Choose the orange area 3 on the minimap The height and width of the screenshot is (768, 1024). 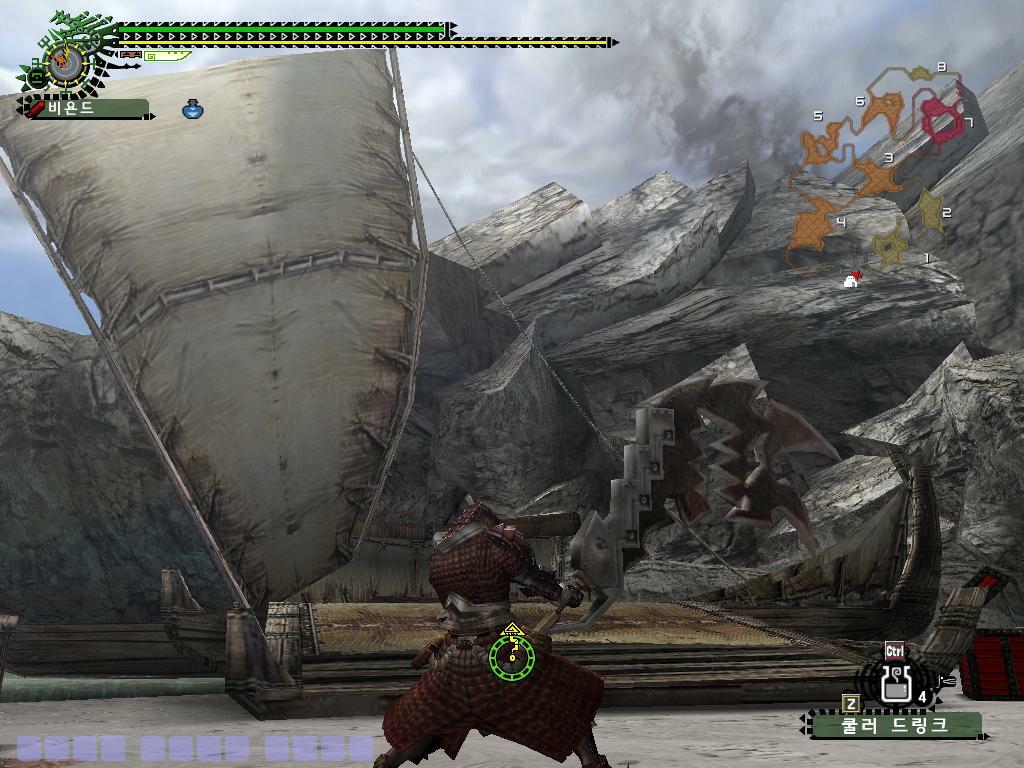point(878,178)
